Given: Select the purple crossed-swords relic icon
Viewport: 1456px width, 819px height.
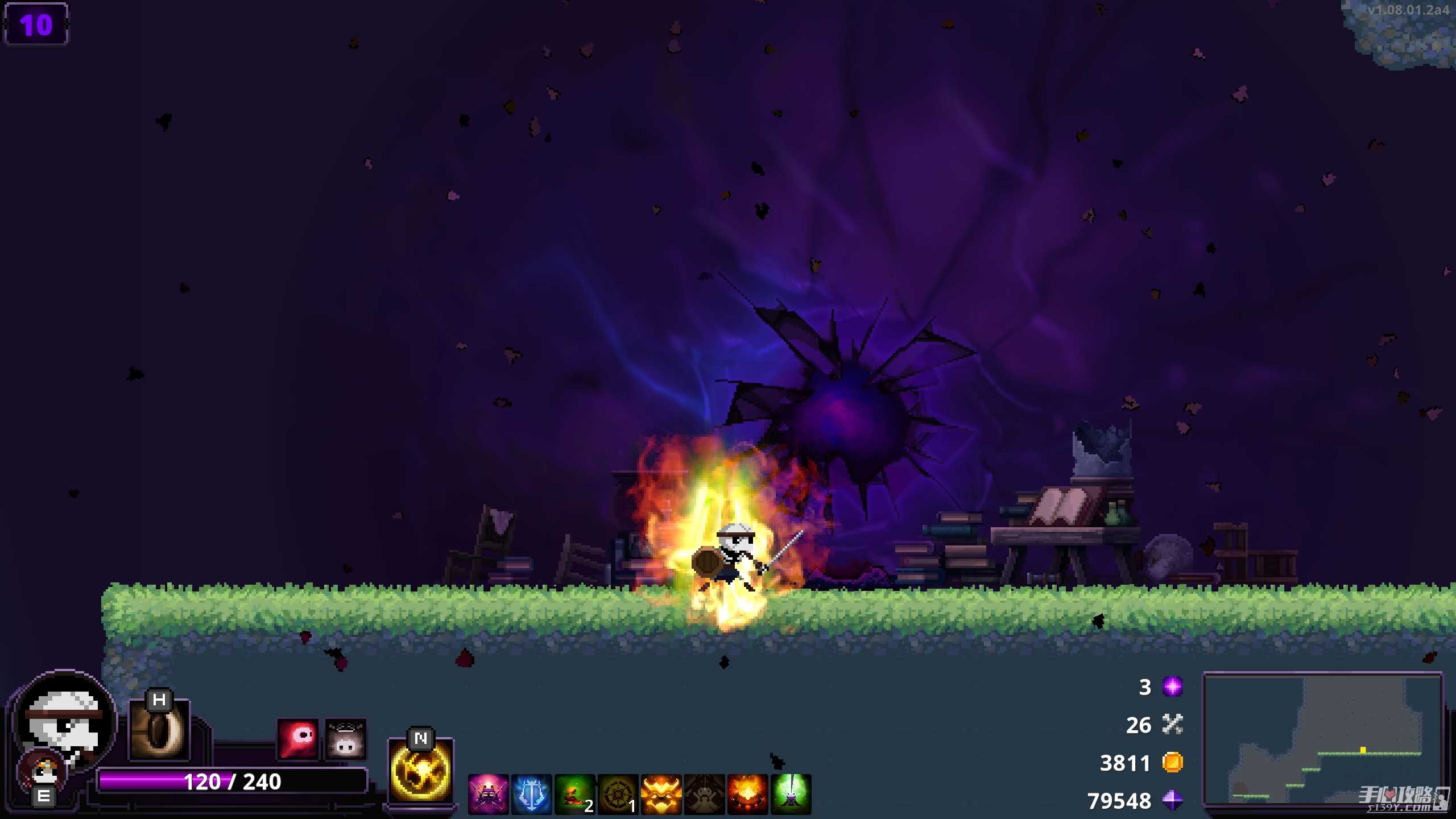Looking at the screenshot, I should pyautogui.click(x=488, y=794).
